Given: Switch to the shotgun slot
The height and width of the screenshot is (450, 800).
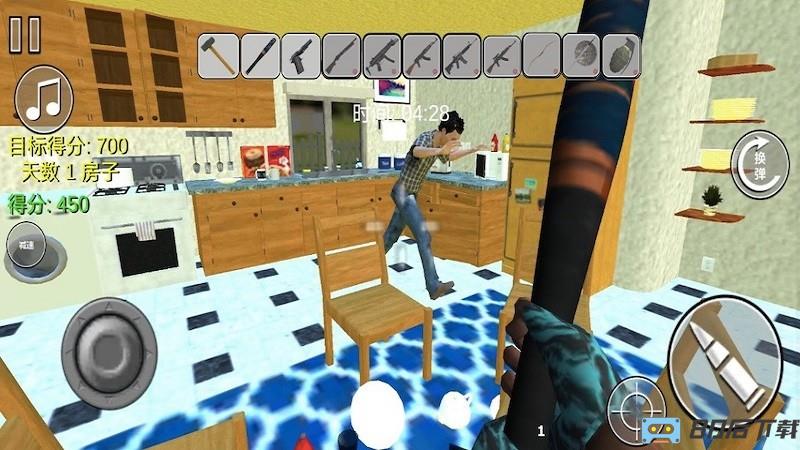Looking at the screenshot, I should click(x=340, y=55).
